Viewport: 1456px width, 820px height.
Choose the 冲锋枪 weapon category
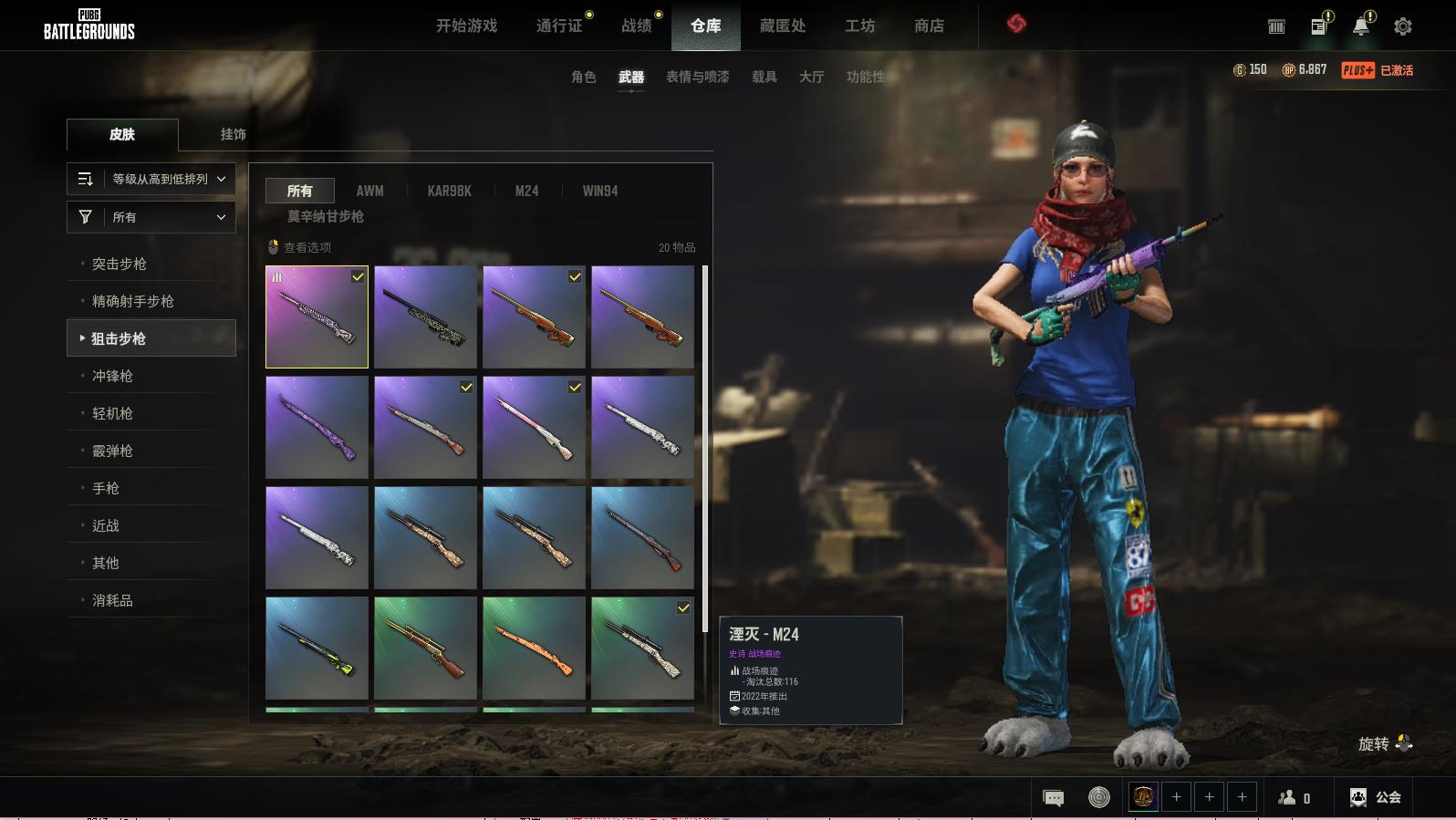(112, 376)
